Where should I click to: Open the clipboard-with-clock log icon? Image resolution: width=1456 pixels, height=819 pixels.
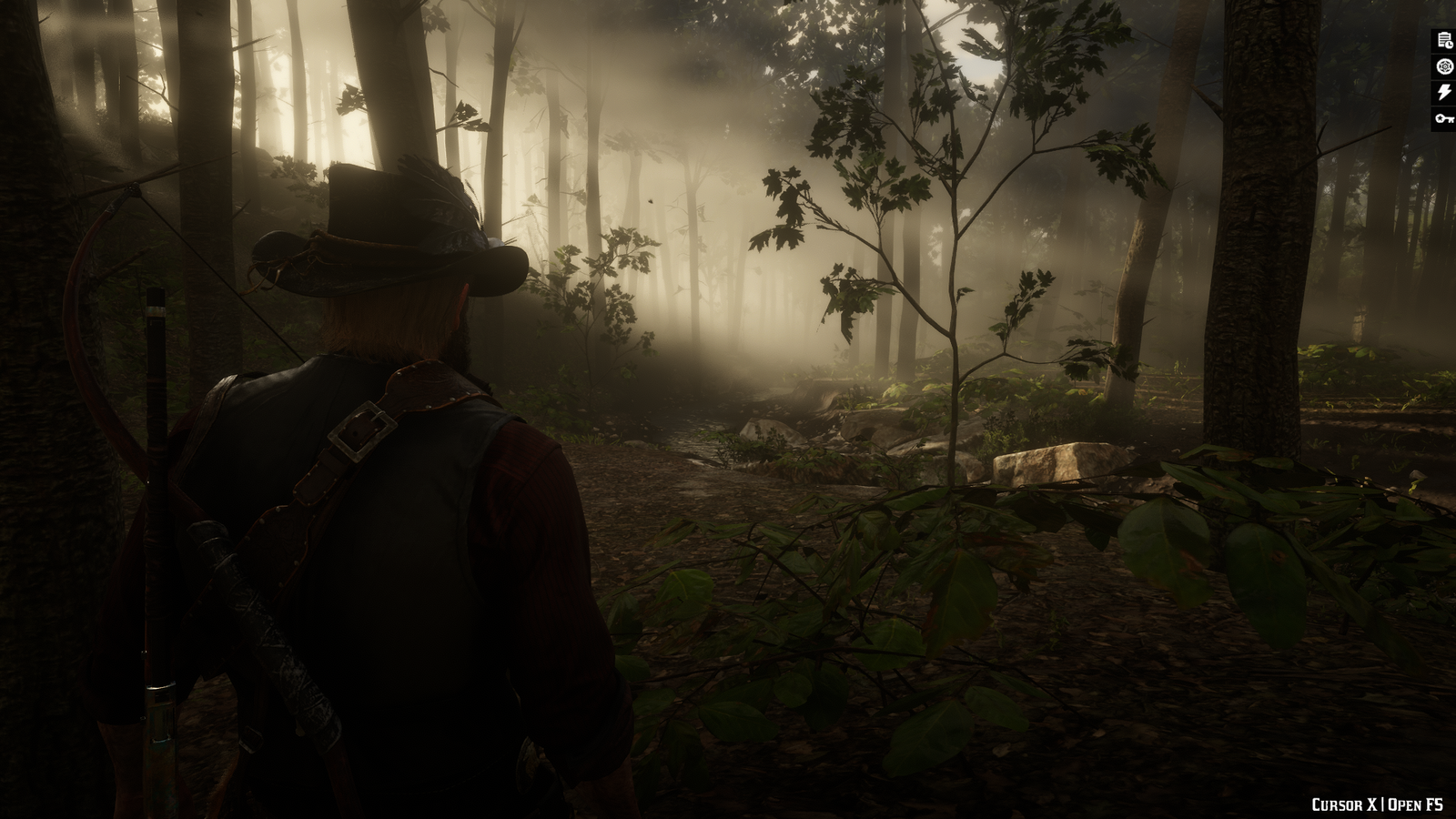click(1443, 39)
